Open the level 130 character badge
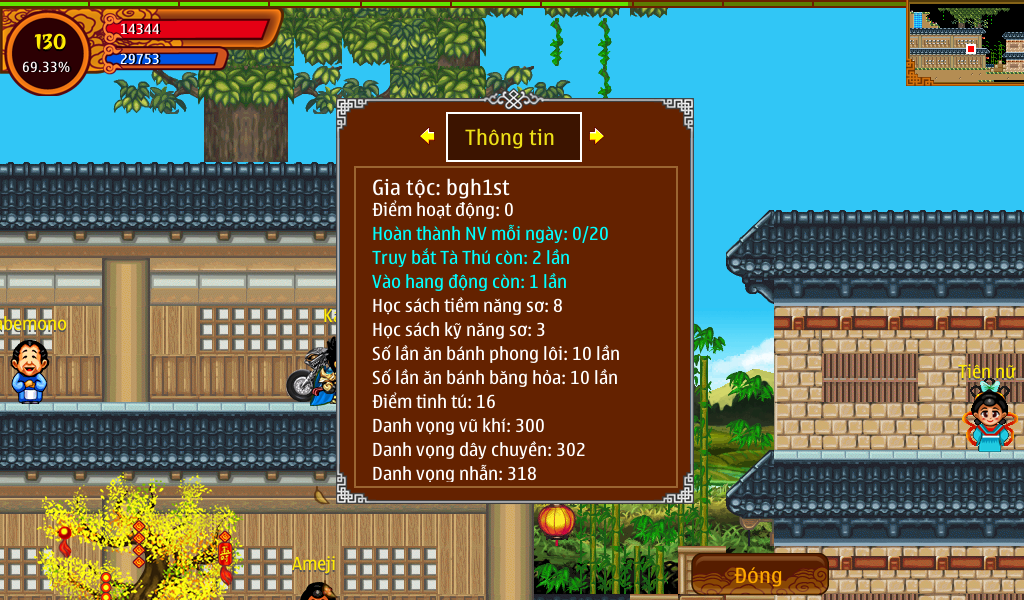The image size is (1024, 600). tap(48, 52)
